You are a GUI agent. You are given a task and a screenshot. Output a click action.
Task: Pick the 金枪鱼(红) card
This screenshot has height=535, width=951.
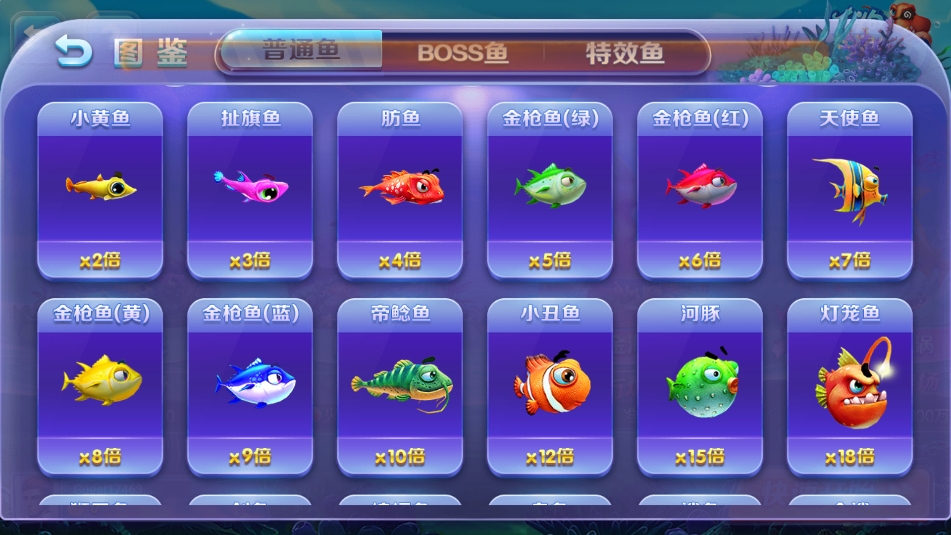700,190
